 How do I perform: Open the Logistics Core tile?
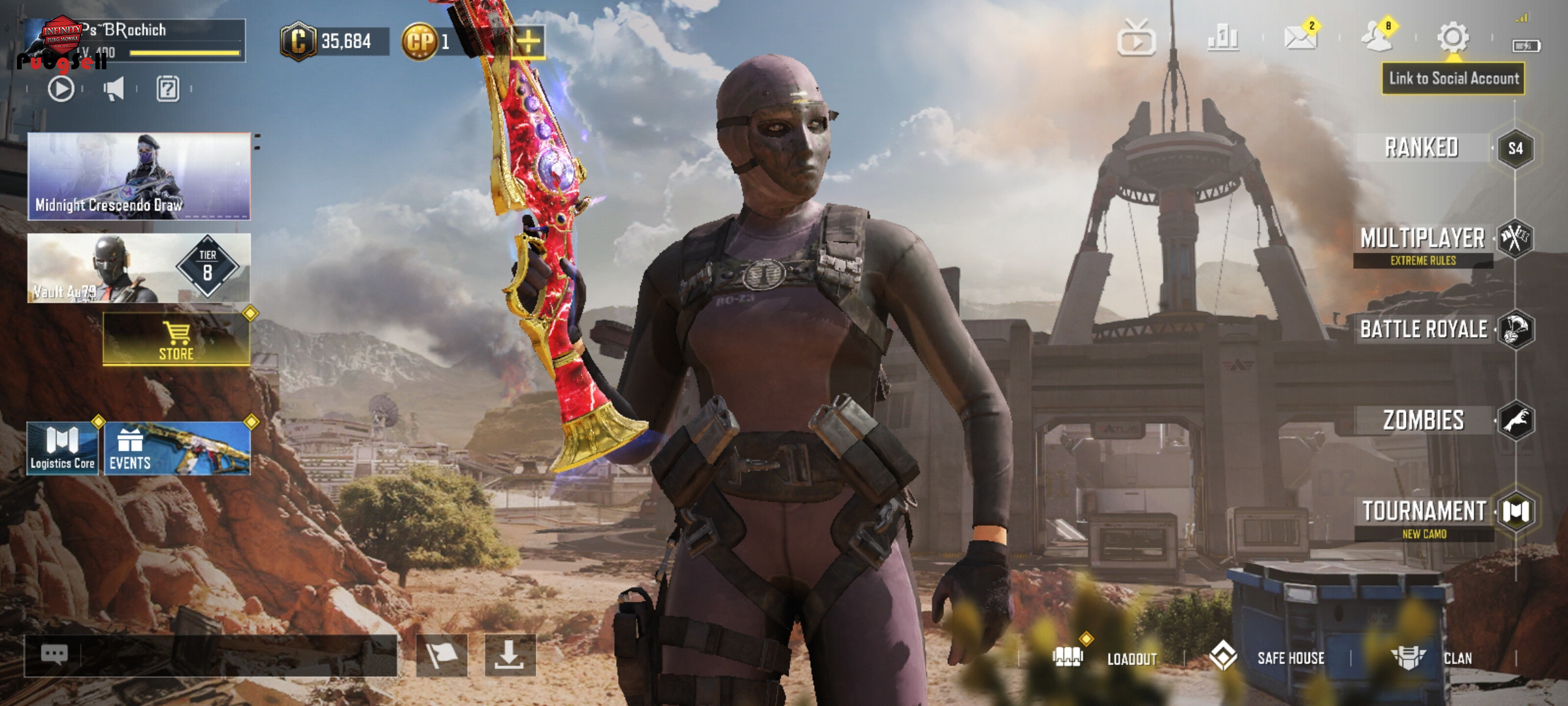coord(63,448)
